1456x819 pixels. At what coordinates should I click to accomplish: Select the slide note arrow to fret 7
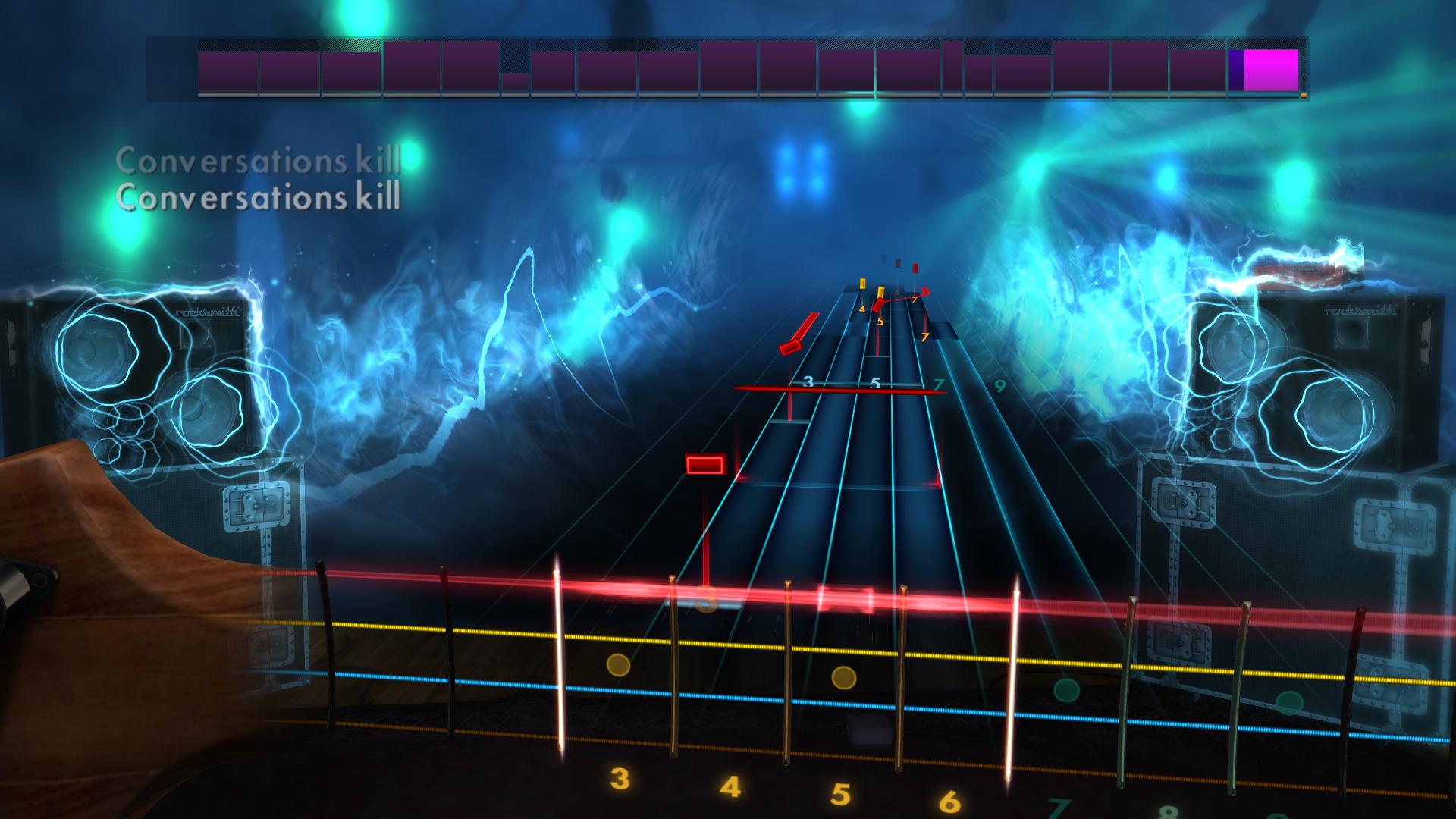(x=924, y=292)
